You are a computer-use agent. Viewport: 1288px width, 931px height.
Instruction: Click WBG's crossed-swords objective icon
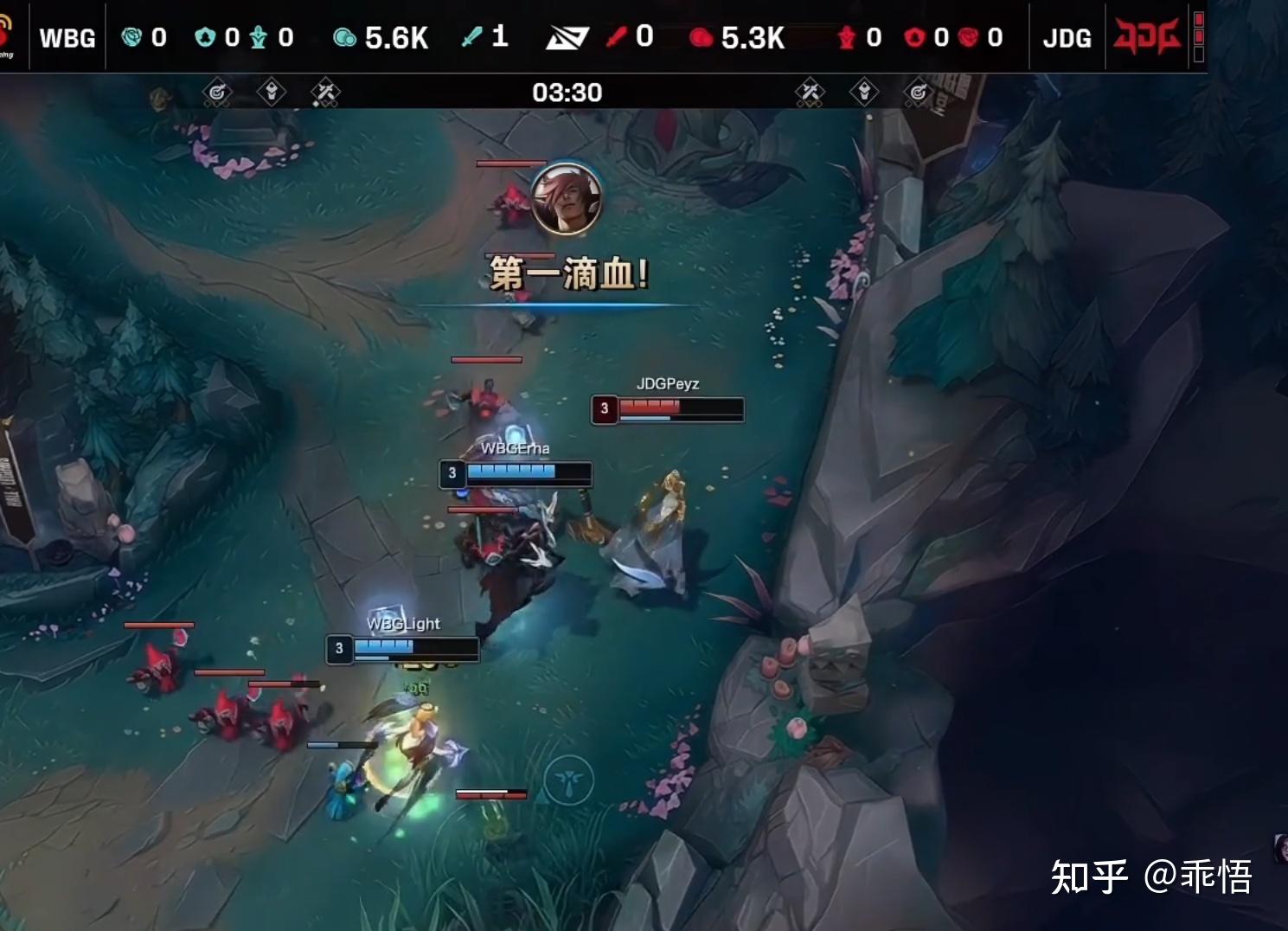pyautogui.click(x=325, y=92)
